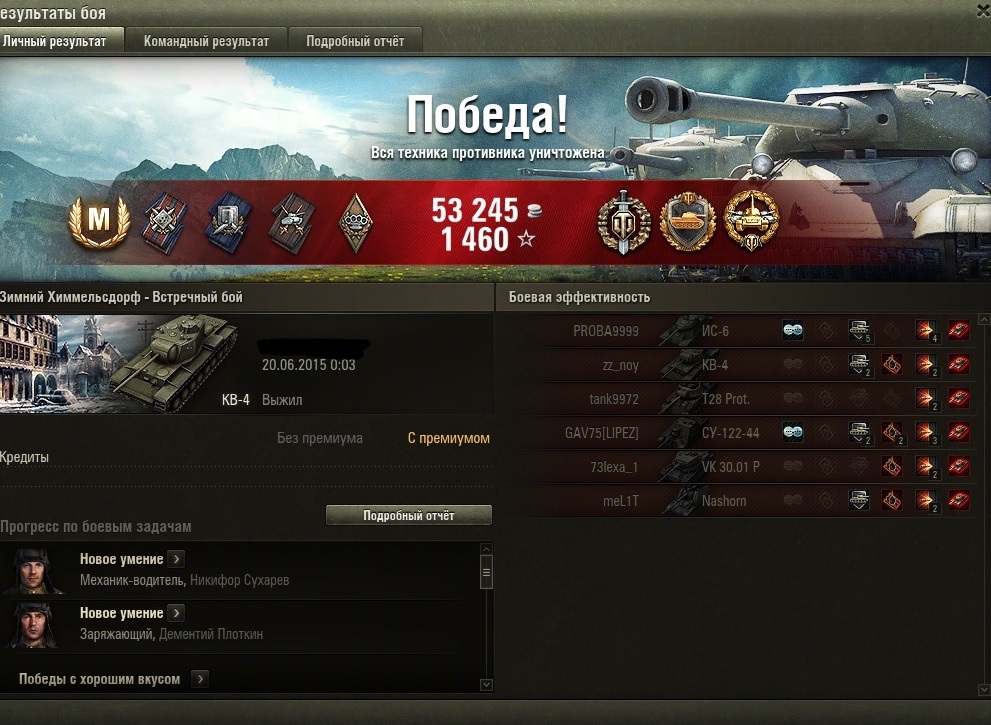Expand Новое умение for Никифор Сухарев
991x725 pixels.
click(x=176, y=559)
